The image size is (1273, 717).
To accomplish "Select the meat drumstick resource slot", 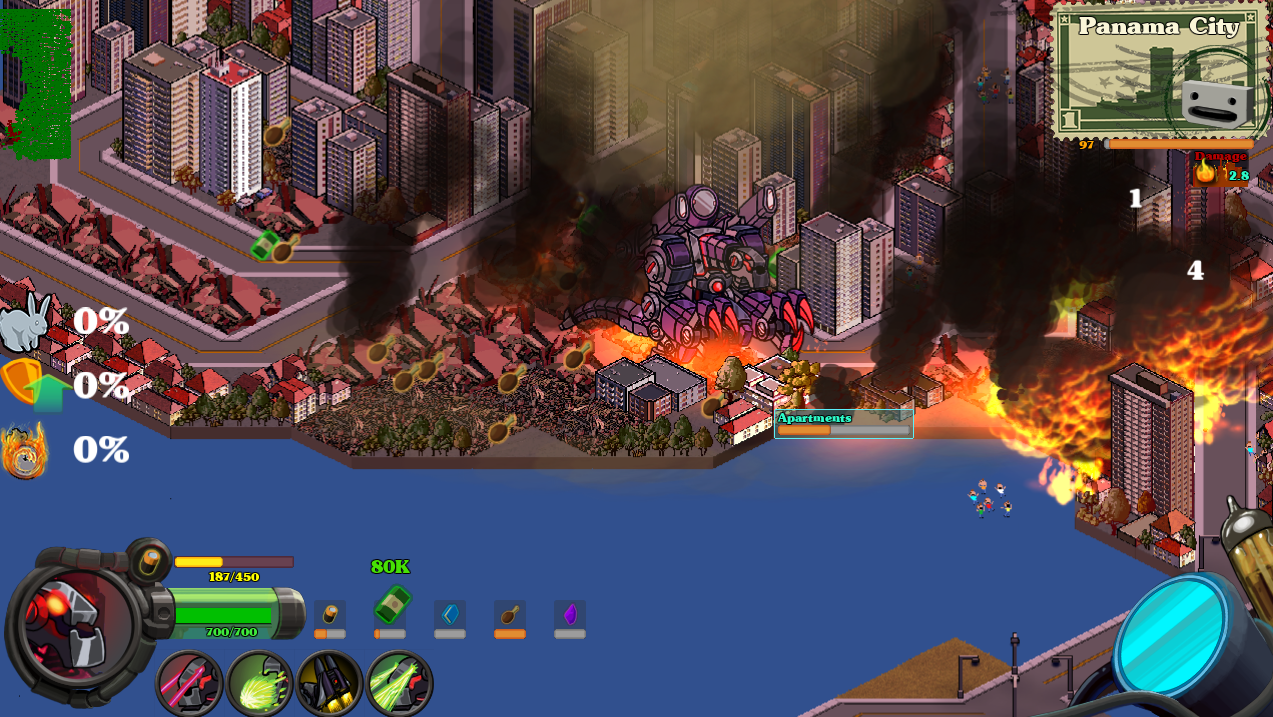I will click(x=510, y=615).
